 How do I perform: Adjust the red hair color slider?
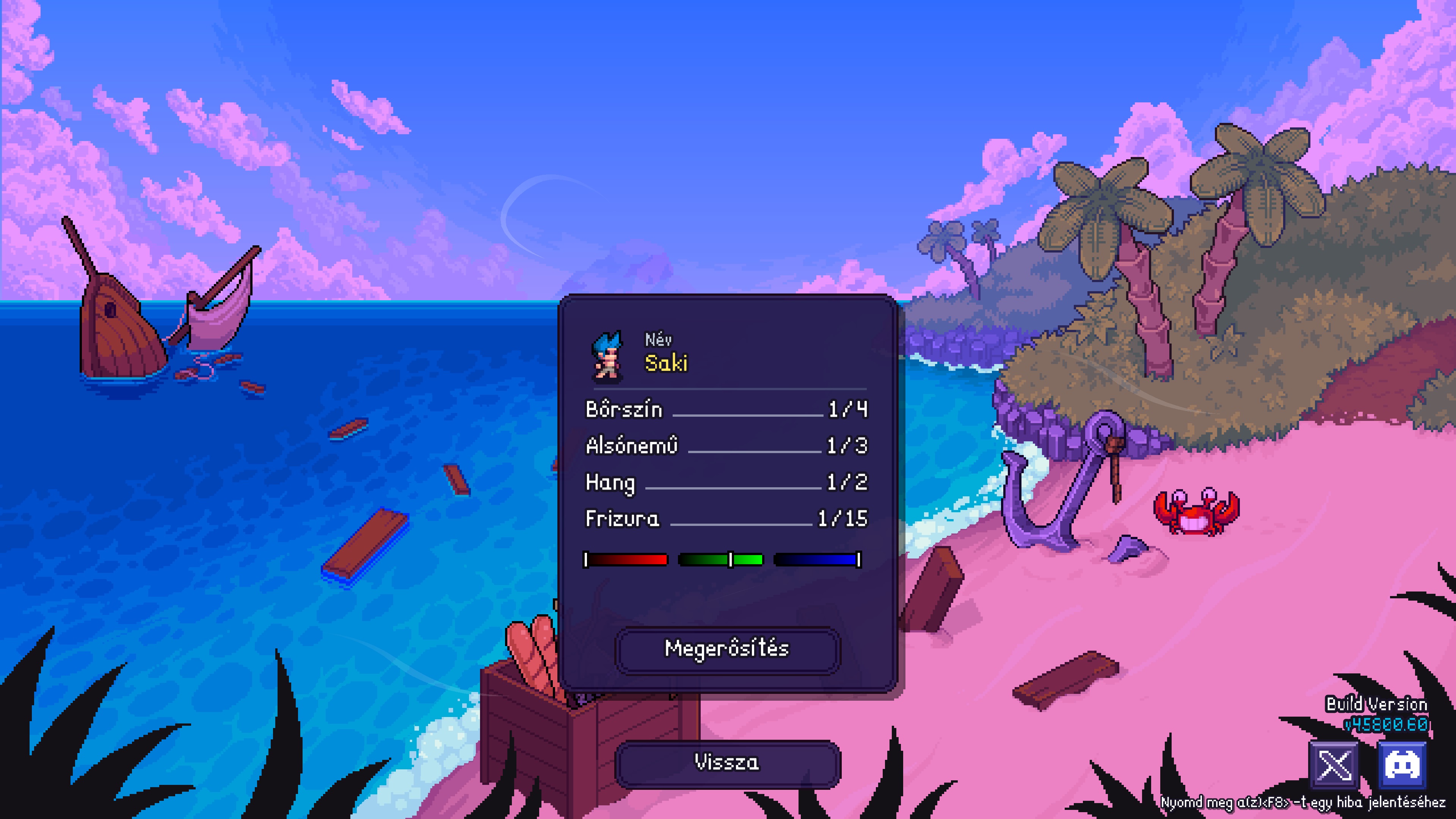(x=626, y=560)
